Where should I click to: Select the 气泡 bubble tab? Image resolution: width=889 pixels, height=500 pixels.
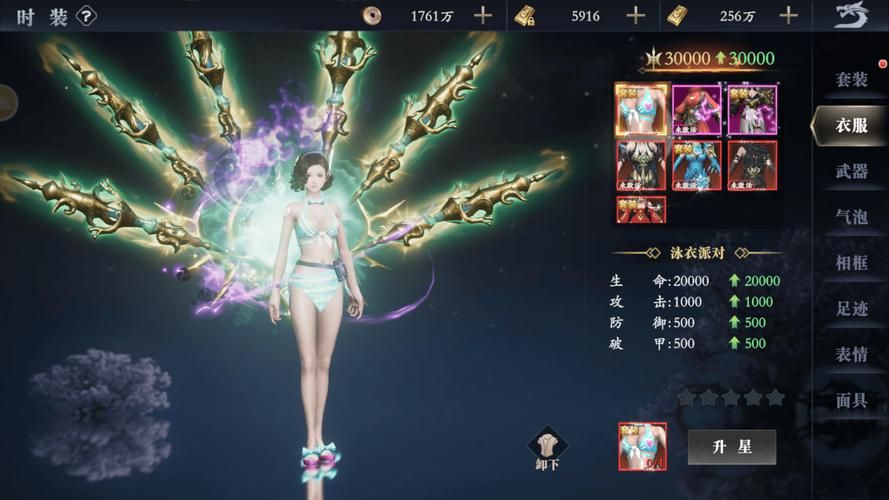point(851,216)
